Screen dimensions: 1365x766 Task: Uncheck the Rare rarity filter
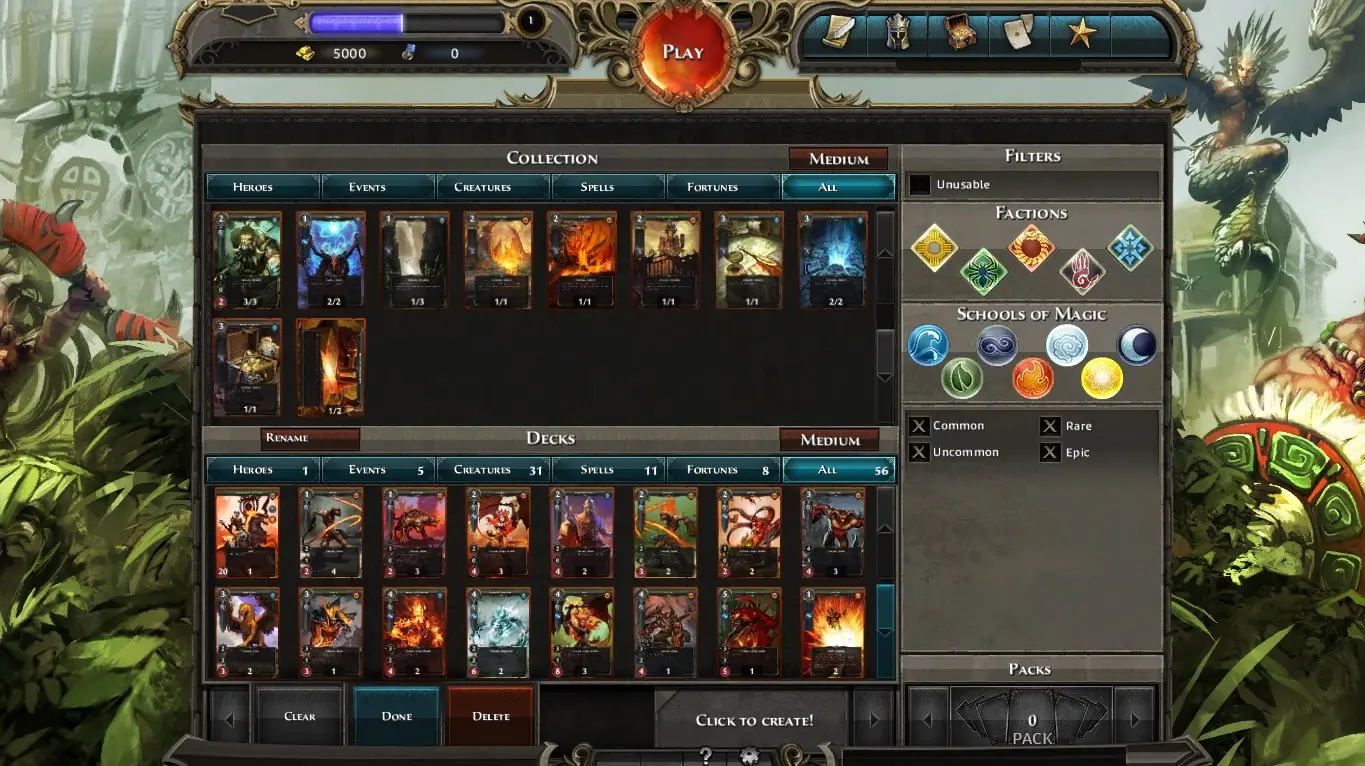point(1052,425)
